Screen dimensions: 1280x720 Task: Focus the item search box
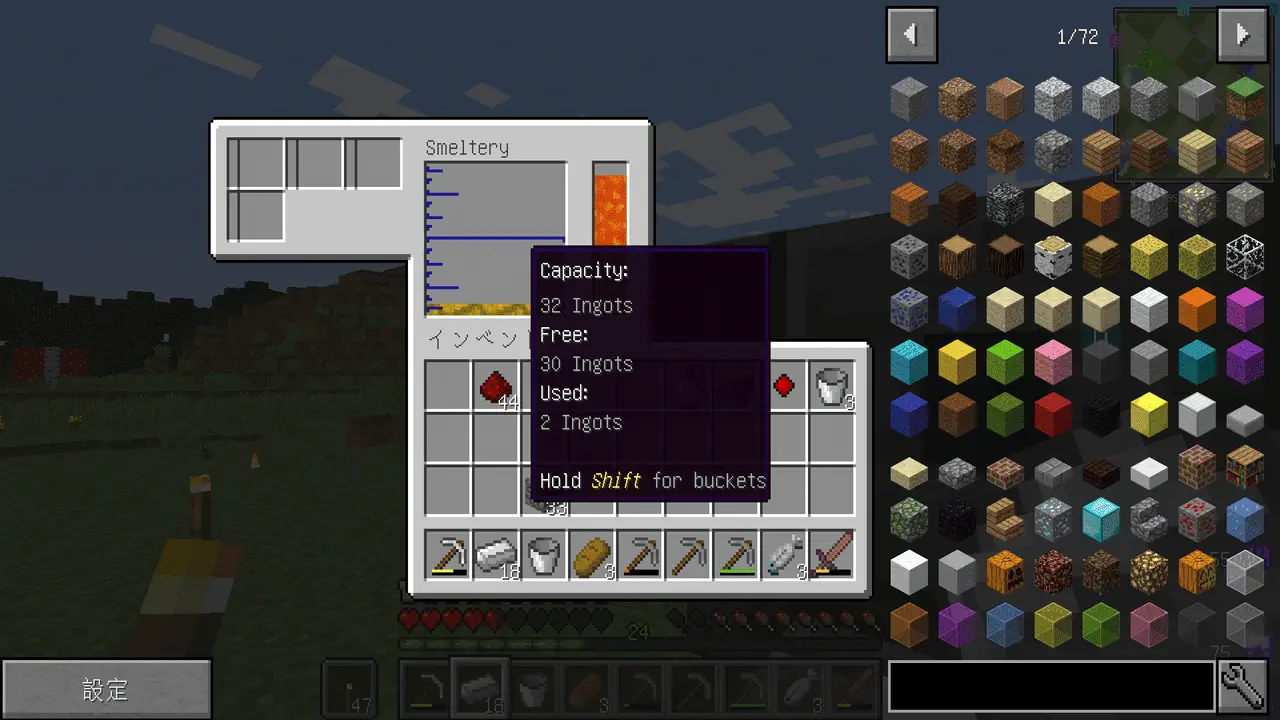click(1051, 686)
